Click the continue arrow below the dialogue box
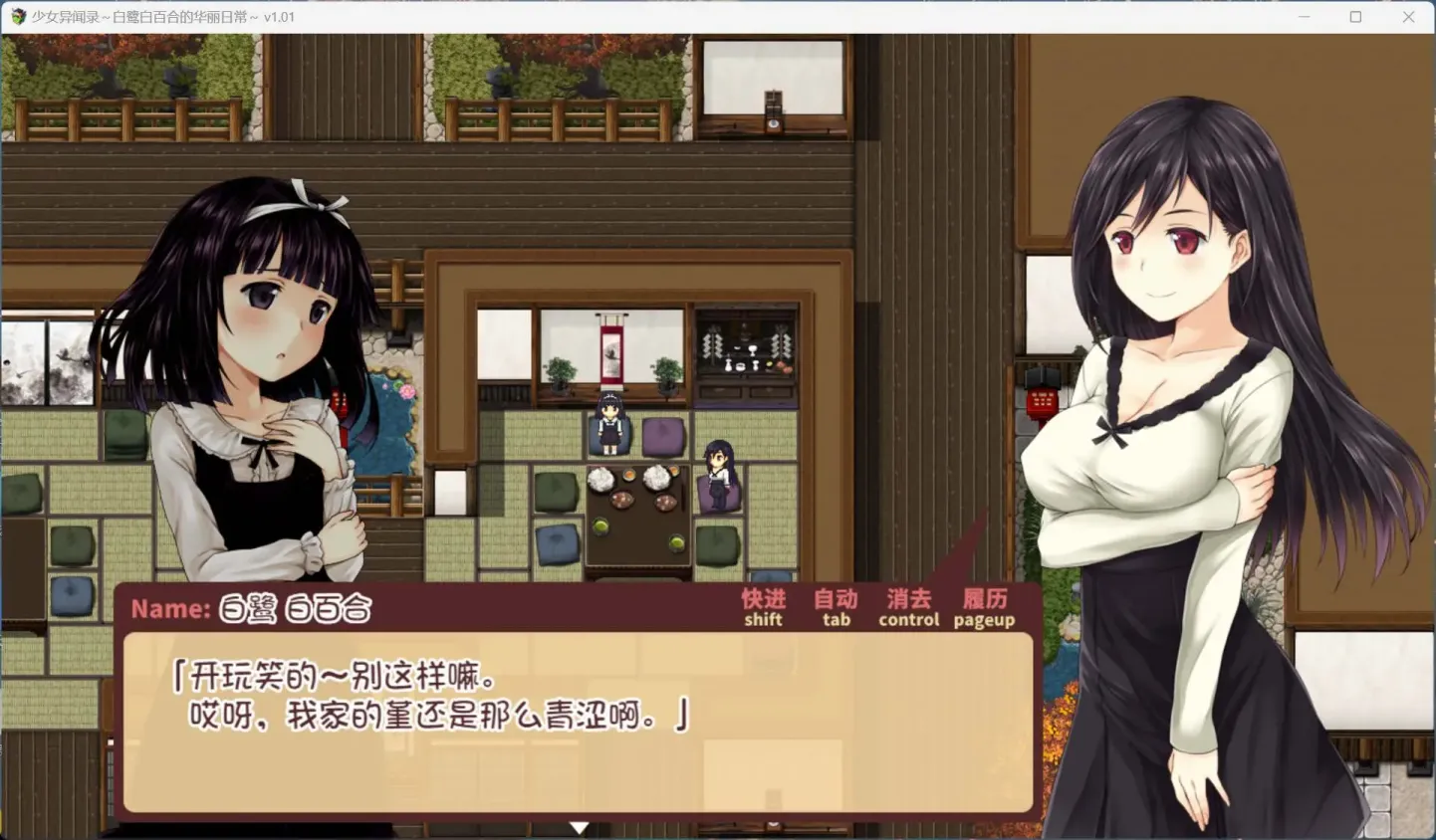1436x840 pixels. point(581,826)
